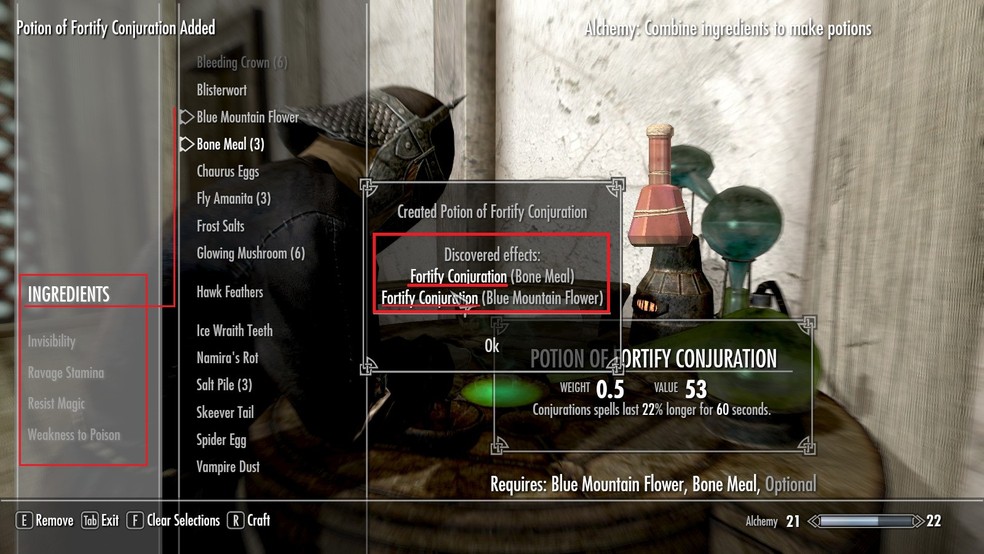Choose Glowing Mushroom ingredient
Viewport: 984px width, 554px height.
(250, 254)
